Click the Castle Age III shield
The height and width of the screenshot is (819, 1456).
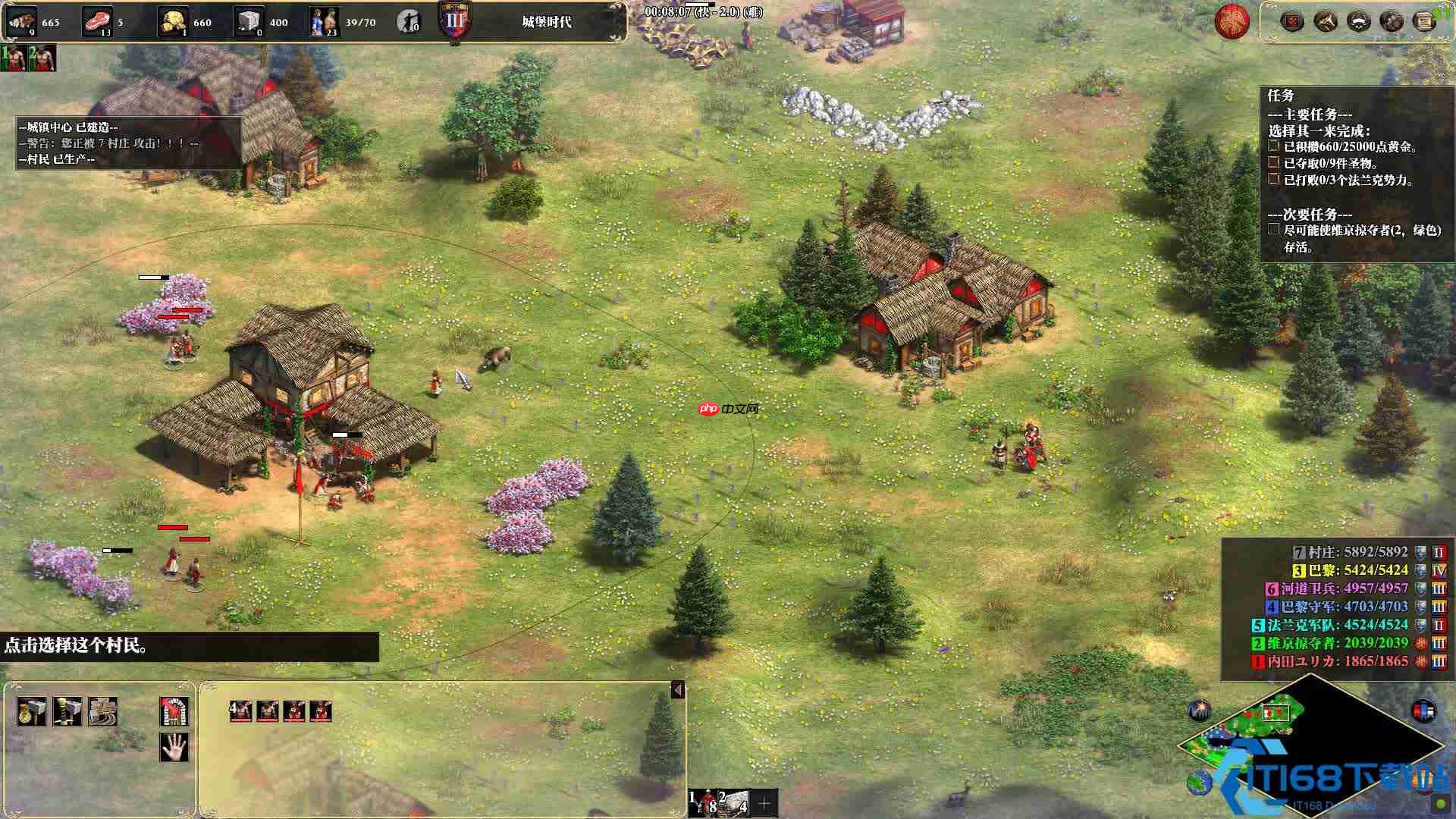tap(455, 20)
